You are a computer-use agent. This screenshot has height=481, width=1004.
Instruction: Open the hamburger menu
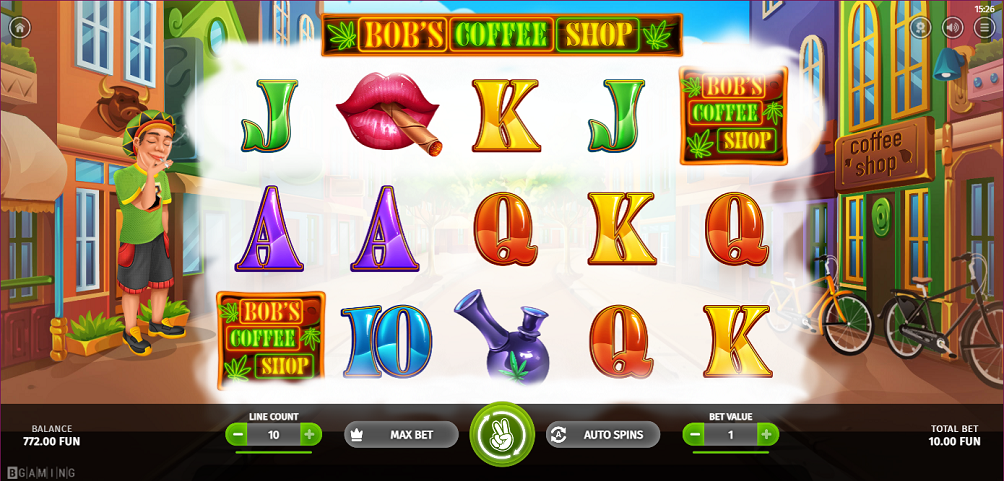pos(984,28)
